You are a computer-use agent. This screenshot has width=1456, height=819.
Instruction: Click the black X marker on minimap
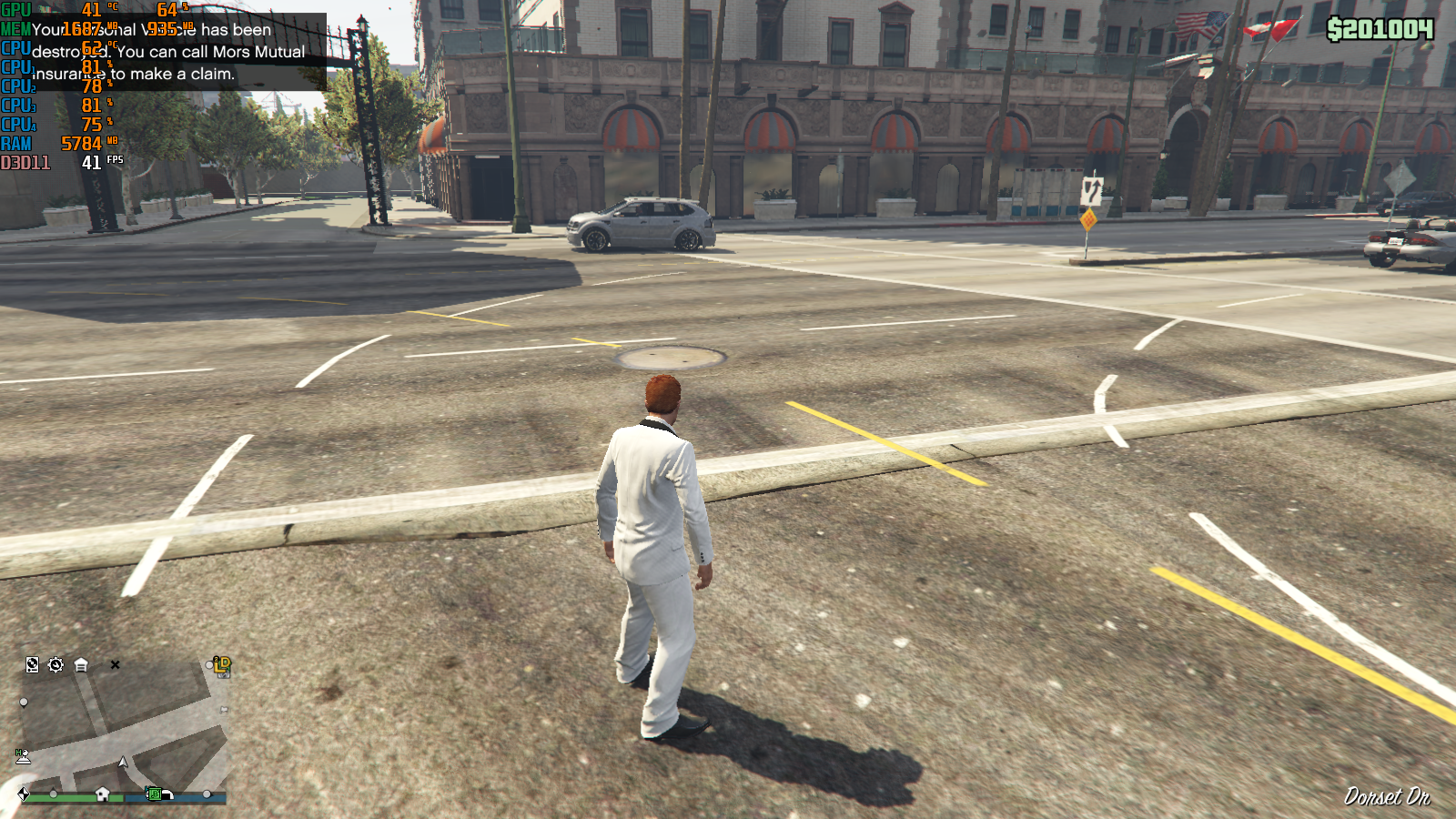coord(115,665)
